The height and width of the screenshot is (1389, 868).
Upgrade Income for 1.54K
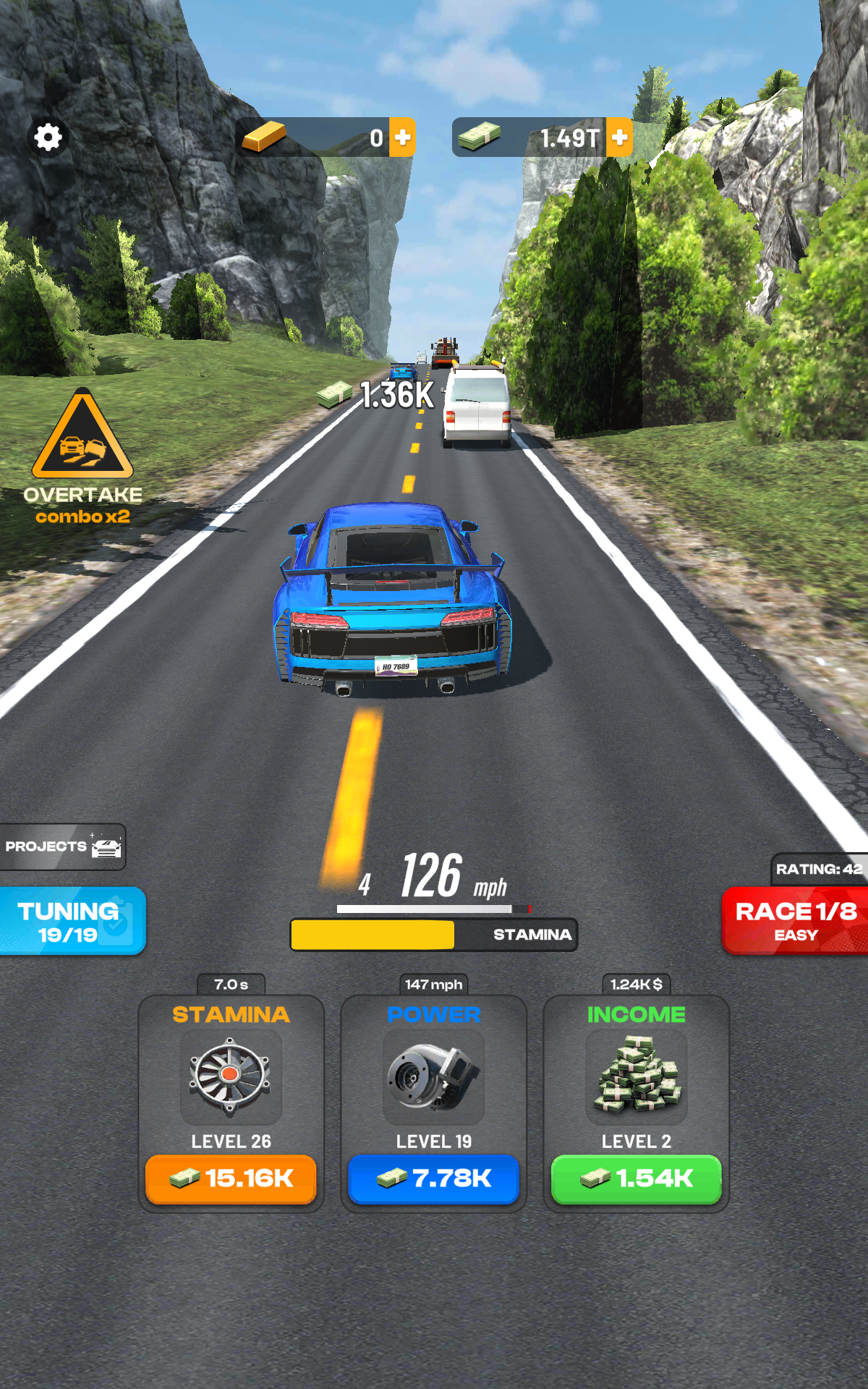(636, 1179)
